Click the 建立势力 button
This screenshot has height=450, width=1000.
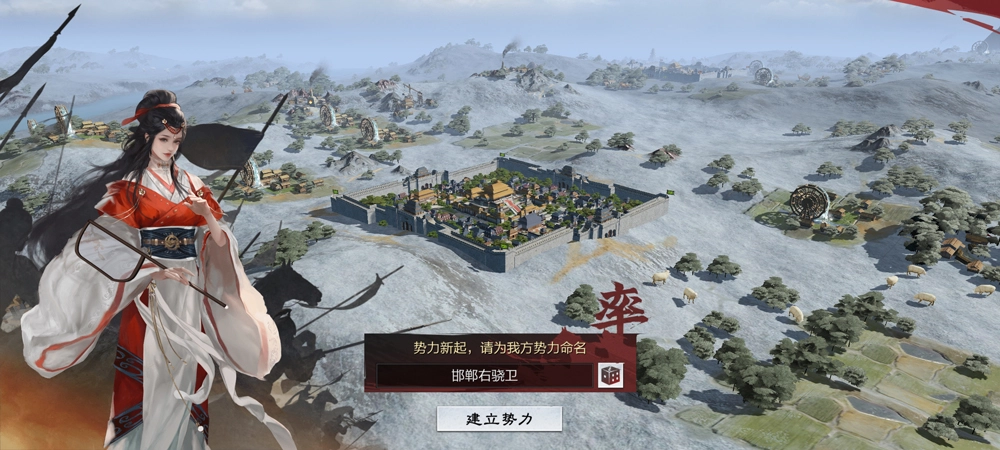pyautogui.click(x=499, y=418)
